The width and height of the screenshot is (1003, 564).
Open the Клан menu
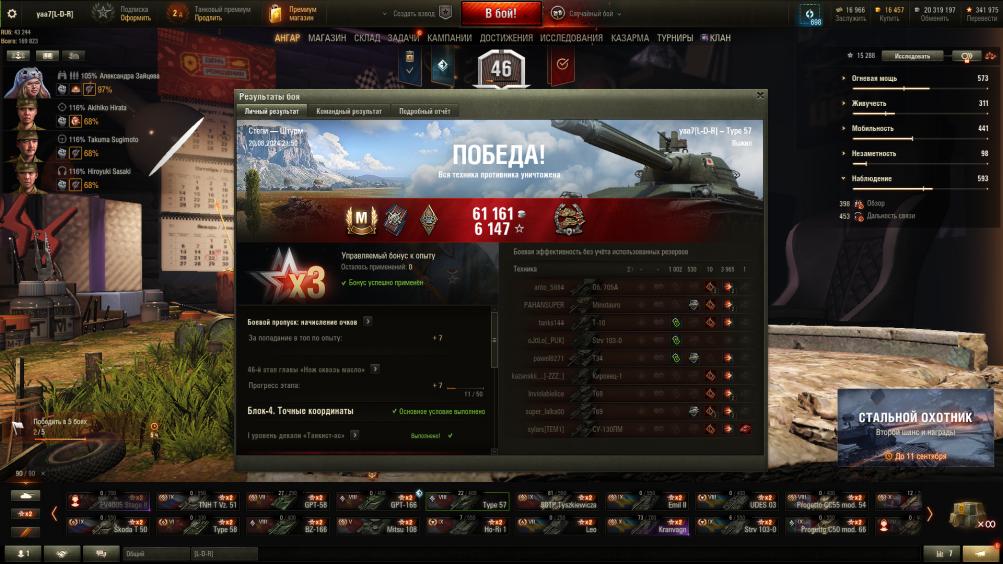click(716, 38)
